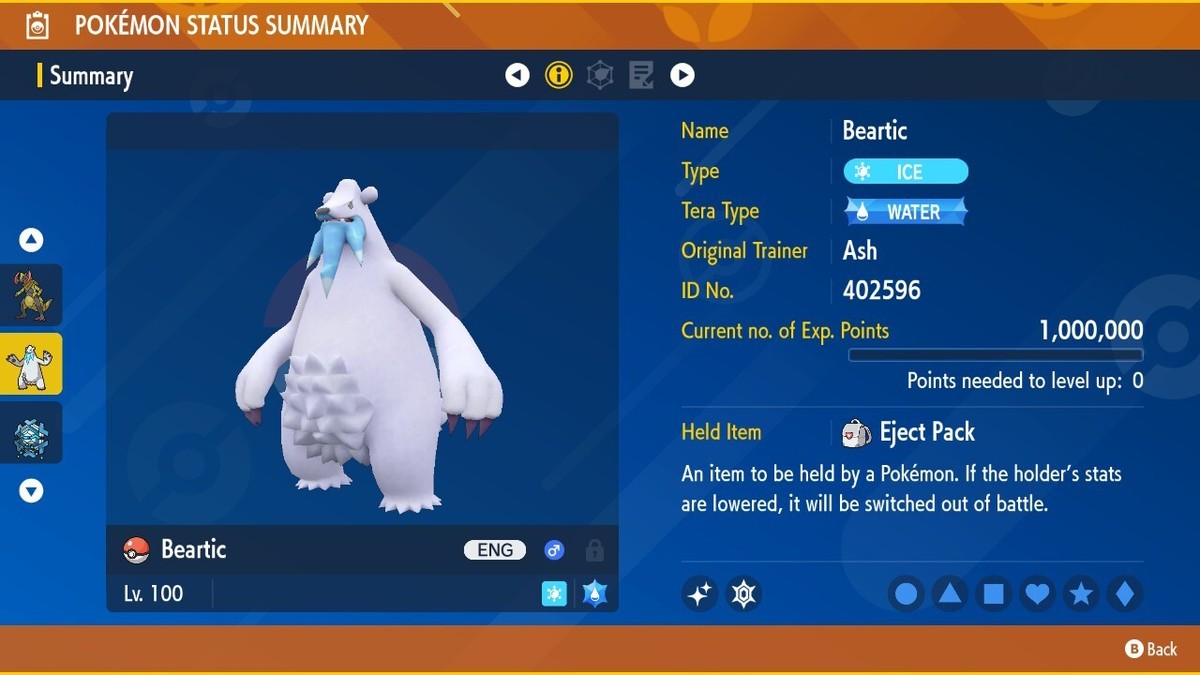The image size is (1200, 675).
Task: Toggle the square marking
Action: pyautogui.click(x=994, y=594)
